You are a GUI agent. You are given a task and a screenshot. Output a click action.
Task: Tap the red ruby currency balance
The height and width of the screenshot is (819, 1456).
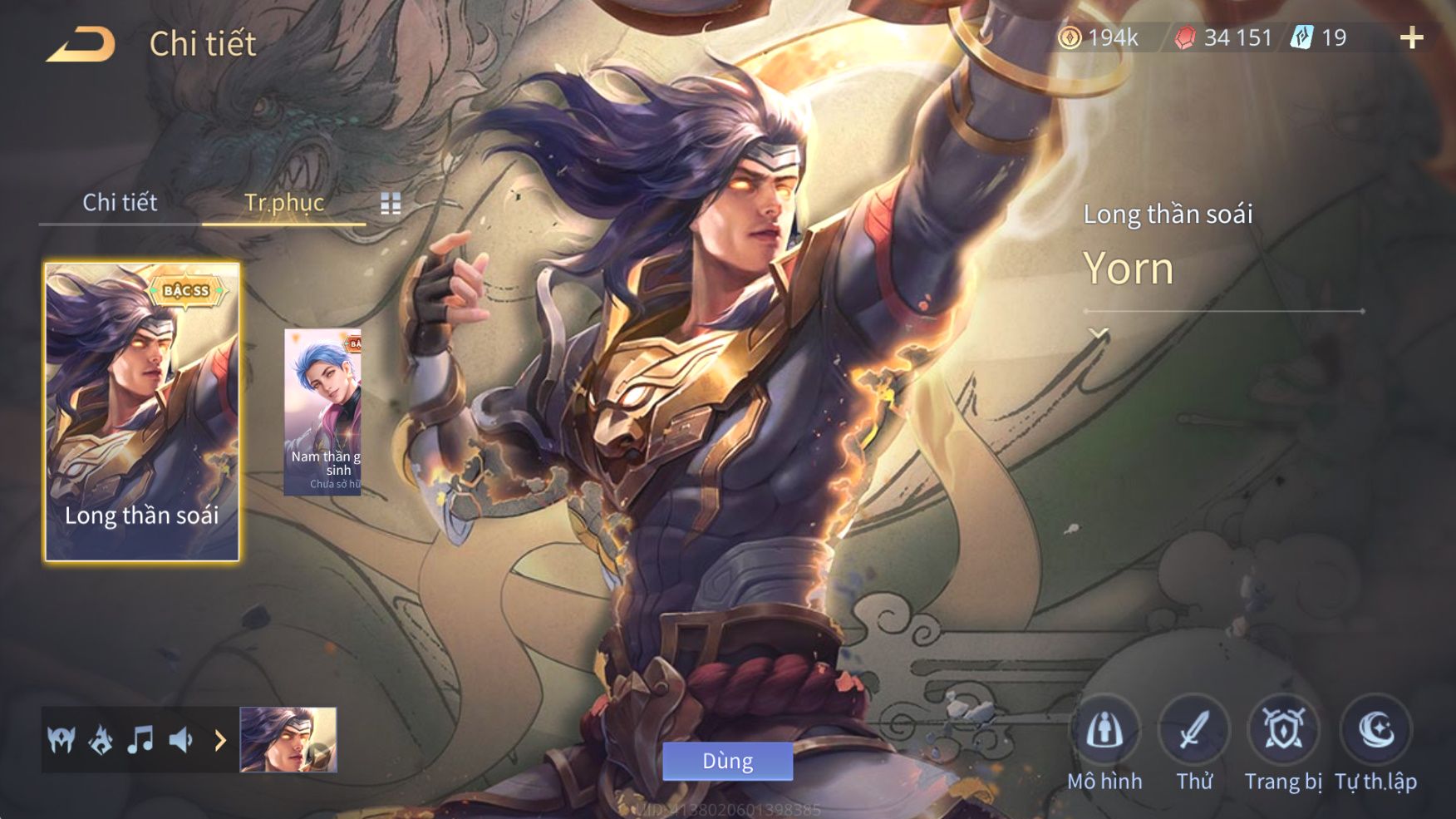pos(1223,37)
